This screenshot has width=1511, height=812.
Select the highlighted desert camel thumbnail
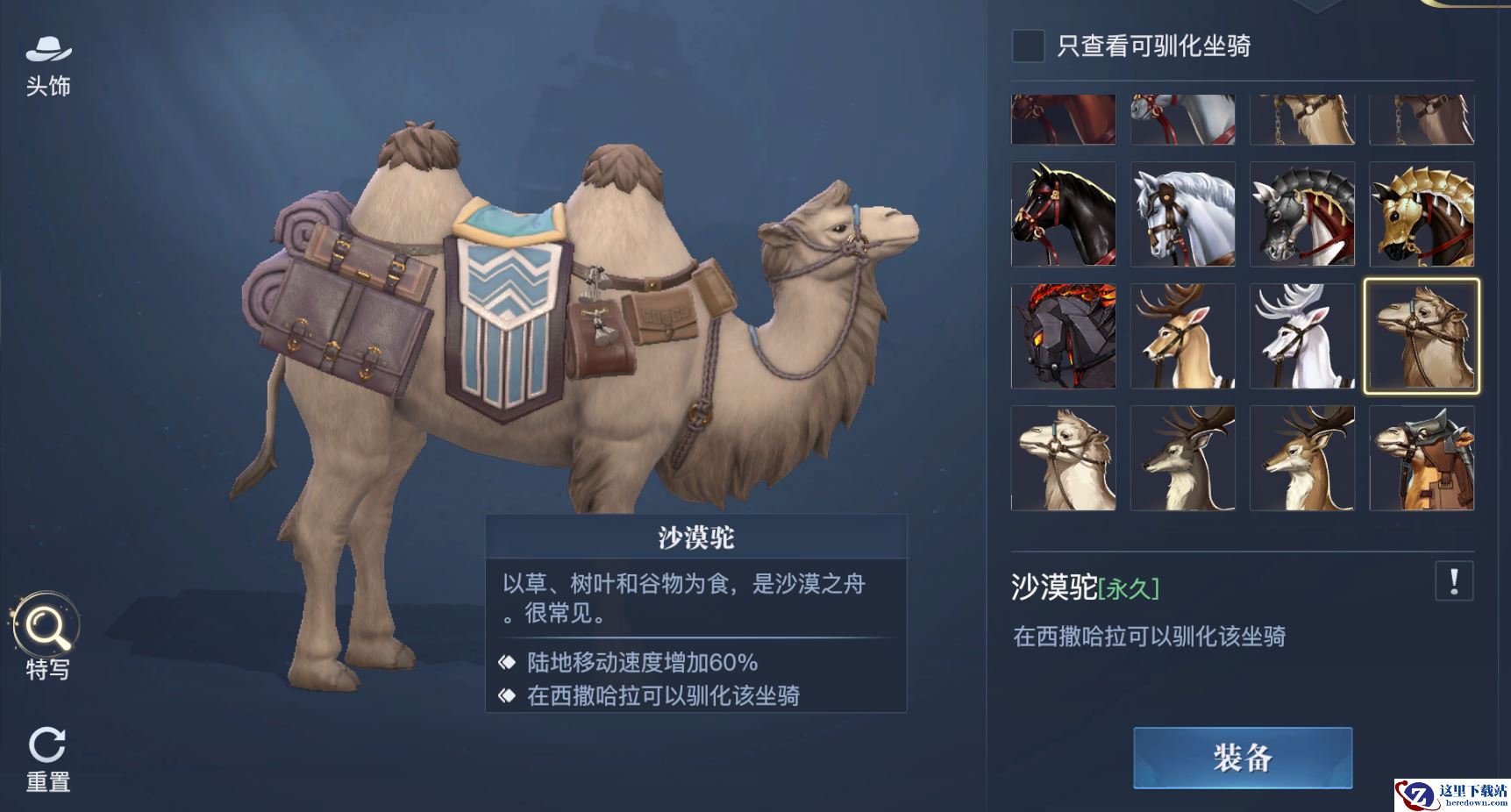click(1421, 336)
